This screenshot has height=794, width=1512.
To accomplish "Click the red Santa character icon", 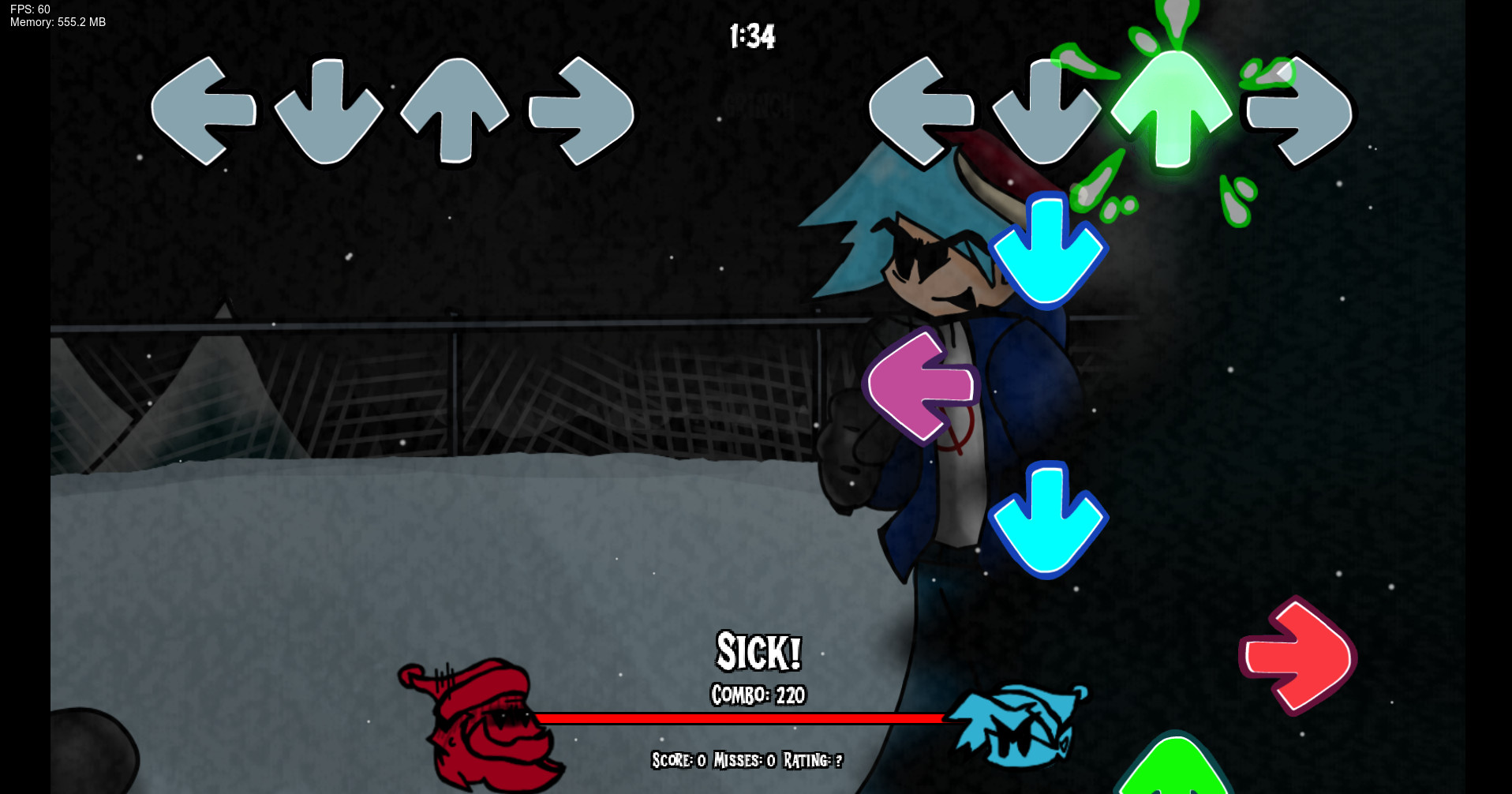I will click(484, 722).
